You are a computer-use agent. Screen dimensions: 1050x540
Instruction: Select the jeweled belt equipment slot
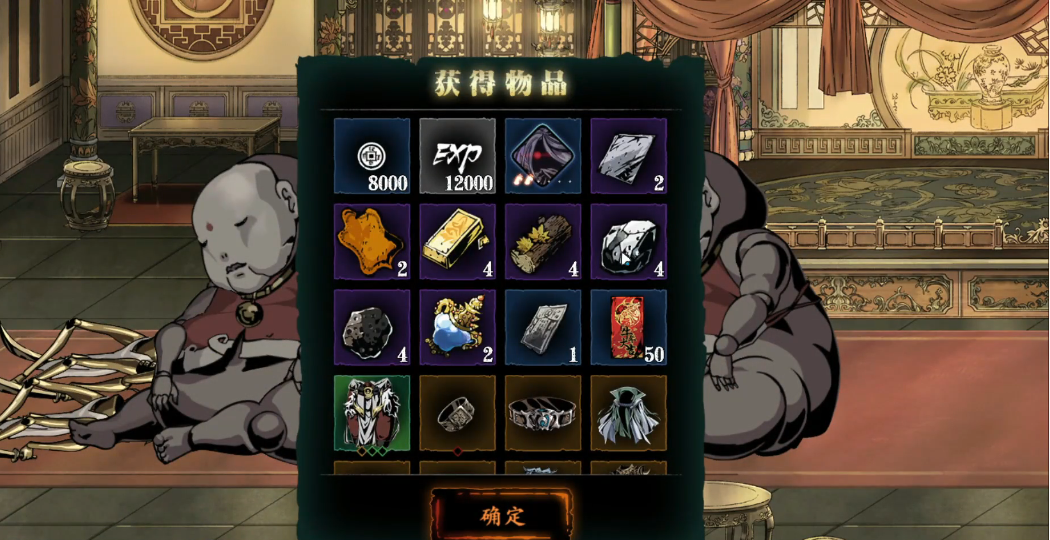[x=543, y=413]
